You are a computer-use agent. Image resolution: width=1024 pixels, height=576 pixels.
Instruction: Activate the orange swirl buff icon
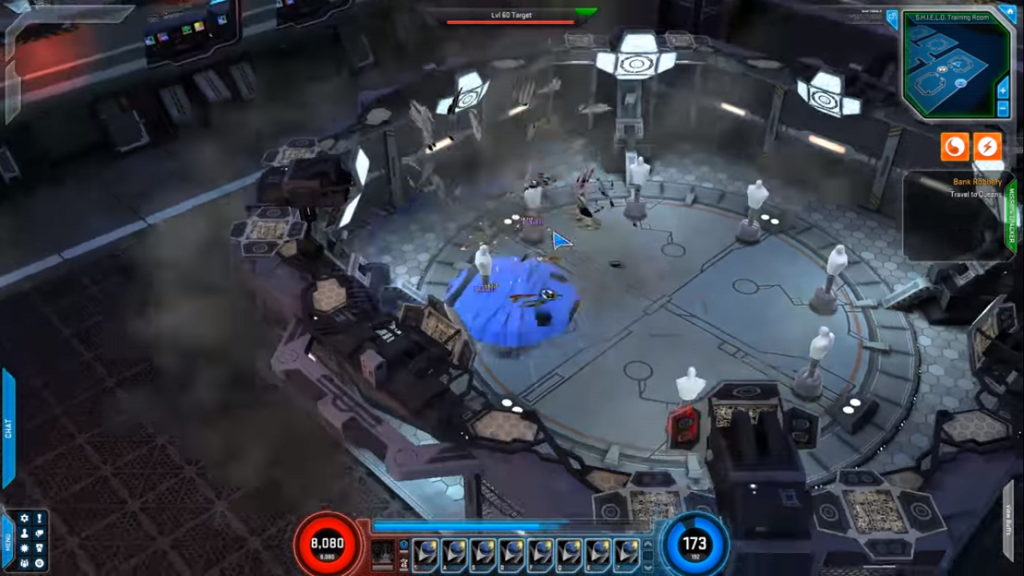pos(954,147)
